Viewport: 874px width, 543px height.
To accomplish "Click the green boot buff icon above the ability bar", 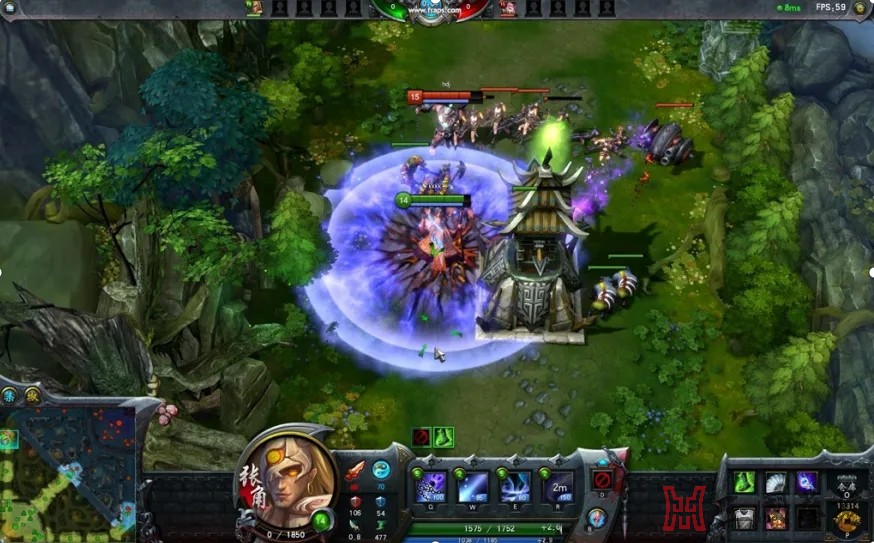I will 444,437.
